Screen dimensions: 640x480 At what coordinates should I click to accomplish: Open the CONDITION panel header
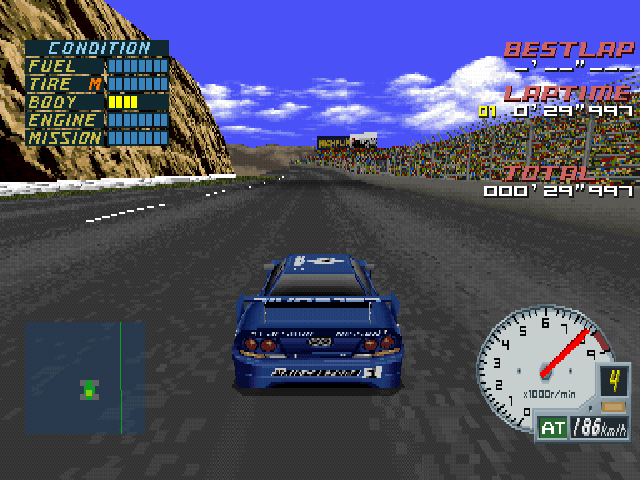pos(99,48)
